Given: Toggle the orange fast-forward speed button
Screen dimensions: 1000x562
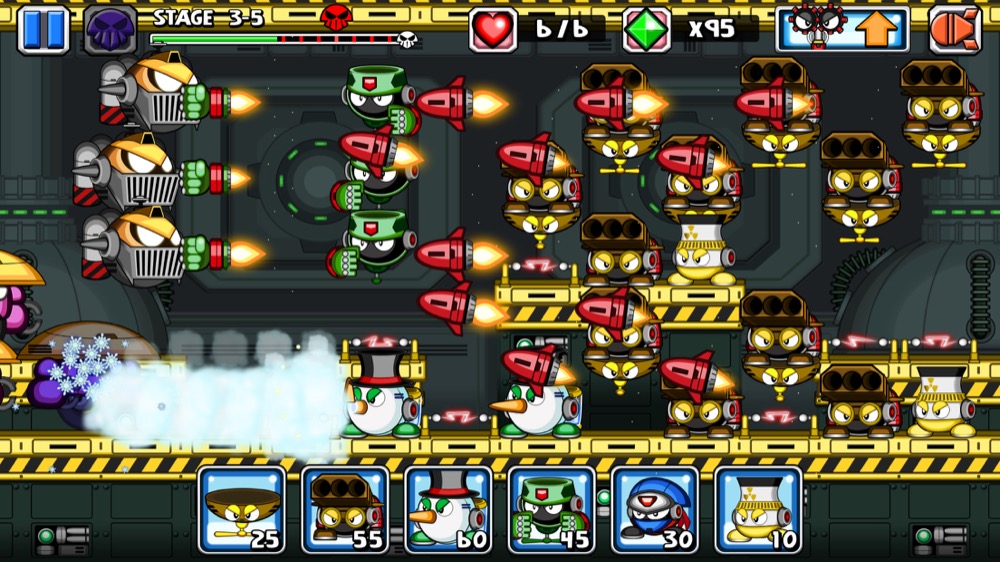Looking at the screenshot, I should tap(954, 29).
